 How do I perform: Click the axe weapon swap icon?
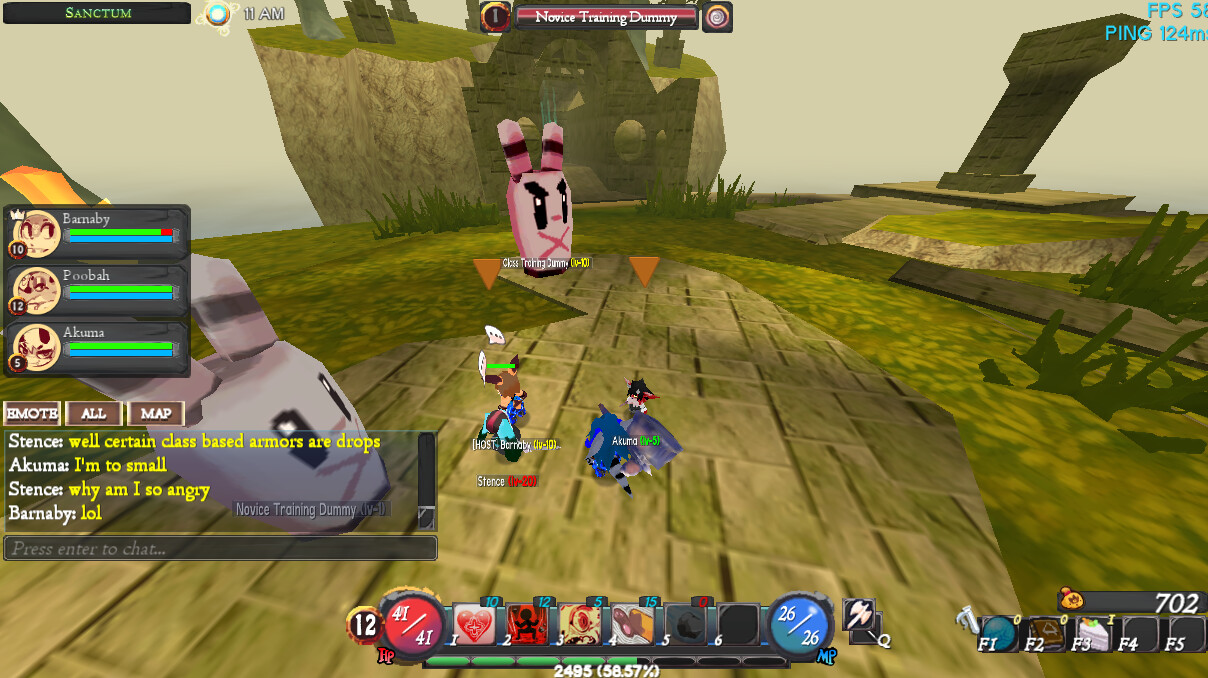859,615
